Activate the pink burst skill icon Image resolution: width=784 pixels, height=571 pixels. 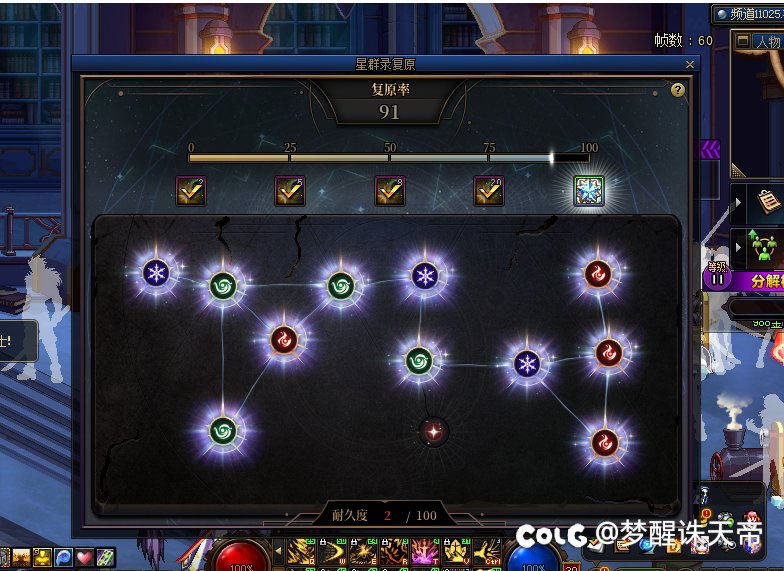[x=423, y=551]
